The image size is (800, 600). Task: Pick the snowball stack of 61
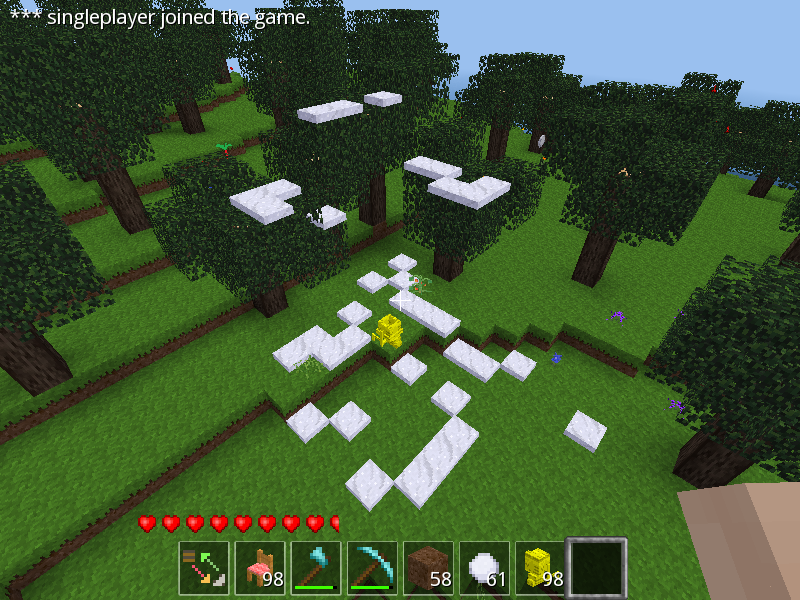click(484, 567)
